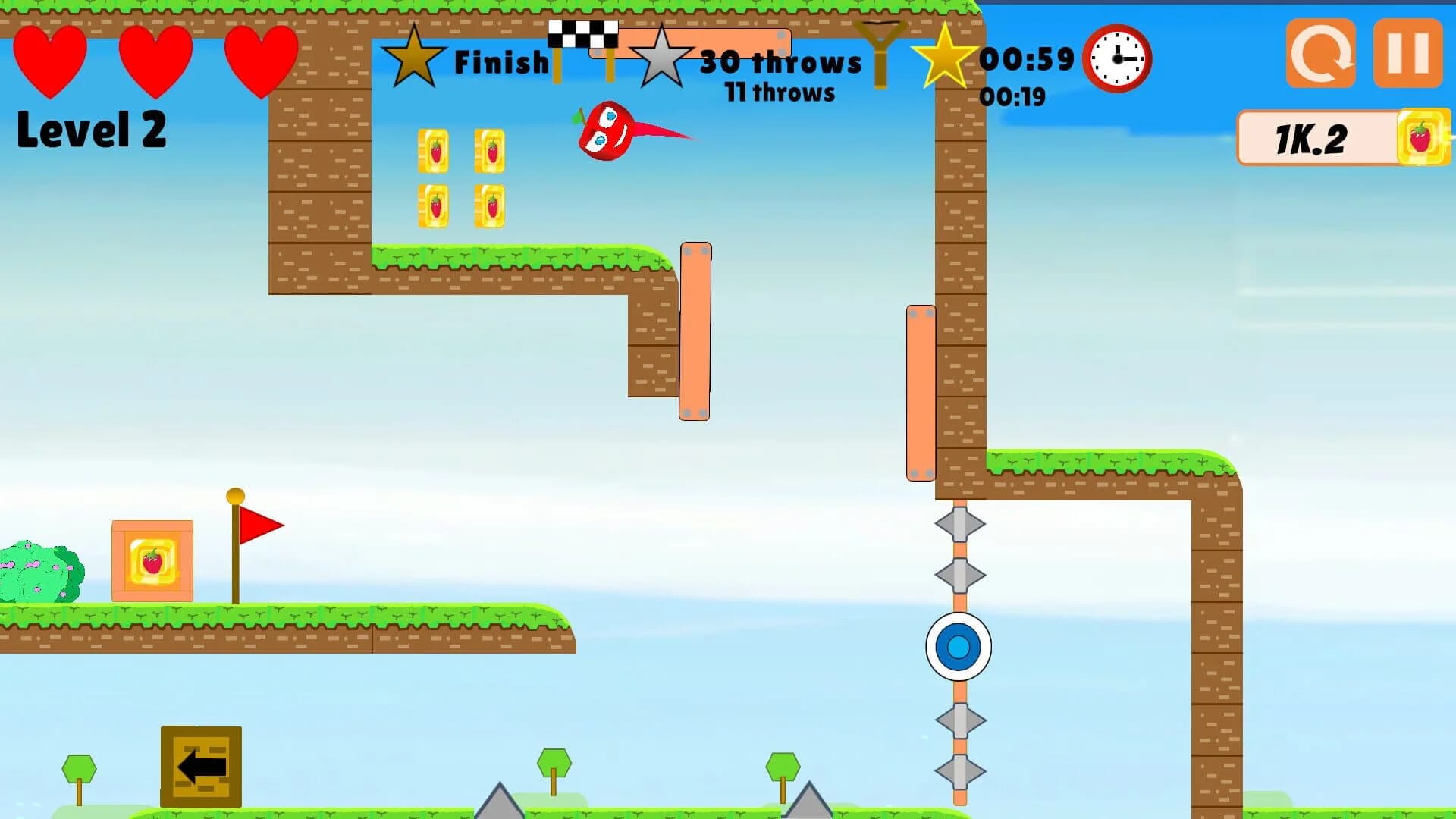The height and width of the screenshot is (819, 1456).
Task: Click the bullseye target on the pole
Action: coord(959,648)
